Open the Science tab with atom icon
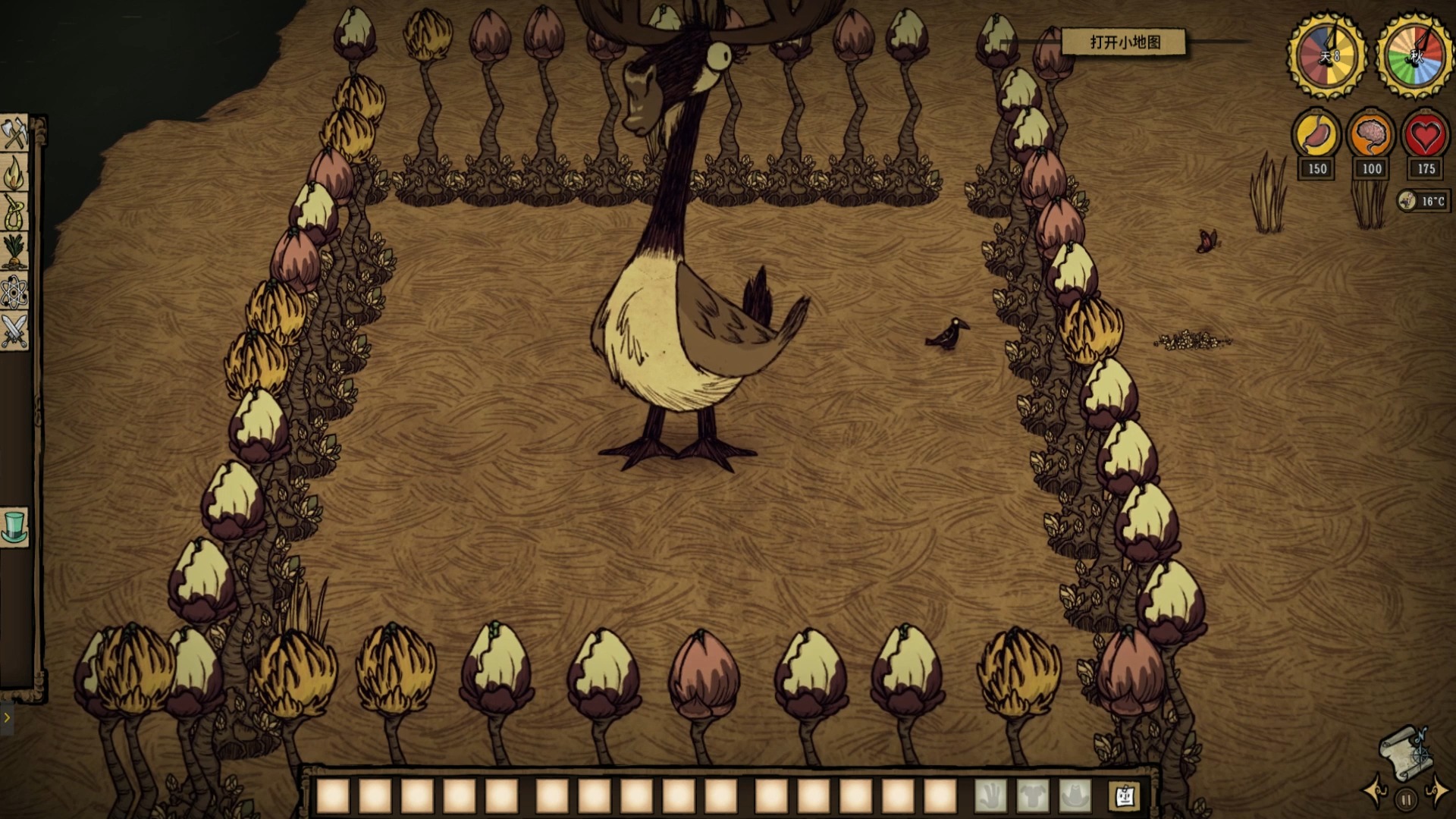1456x819 pixels. click(14, 292)
